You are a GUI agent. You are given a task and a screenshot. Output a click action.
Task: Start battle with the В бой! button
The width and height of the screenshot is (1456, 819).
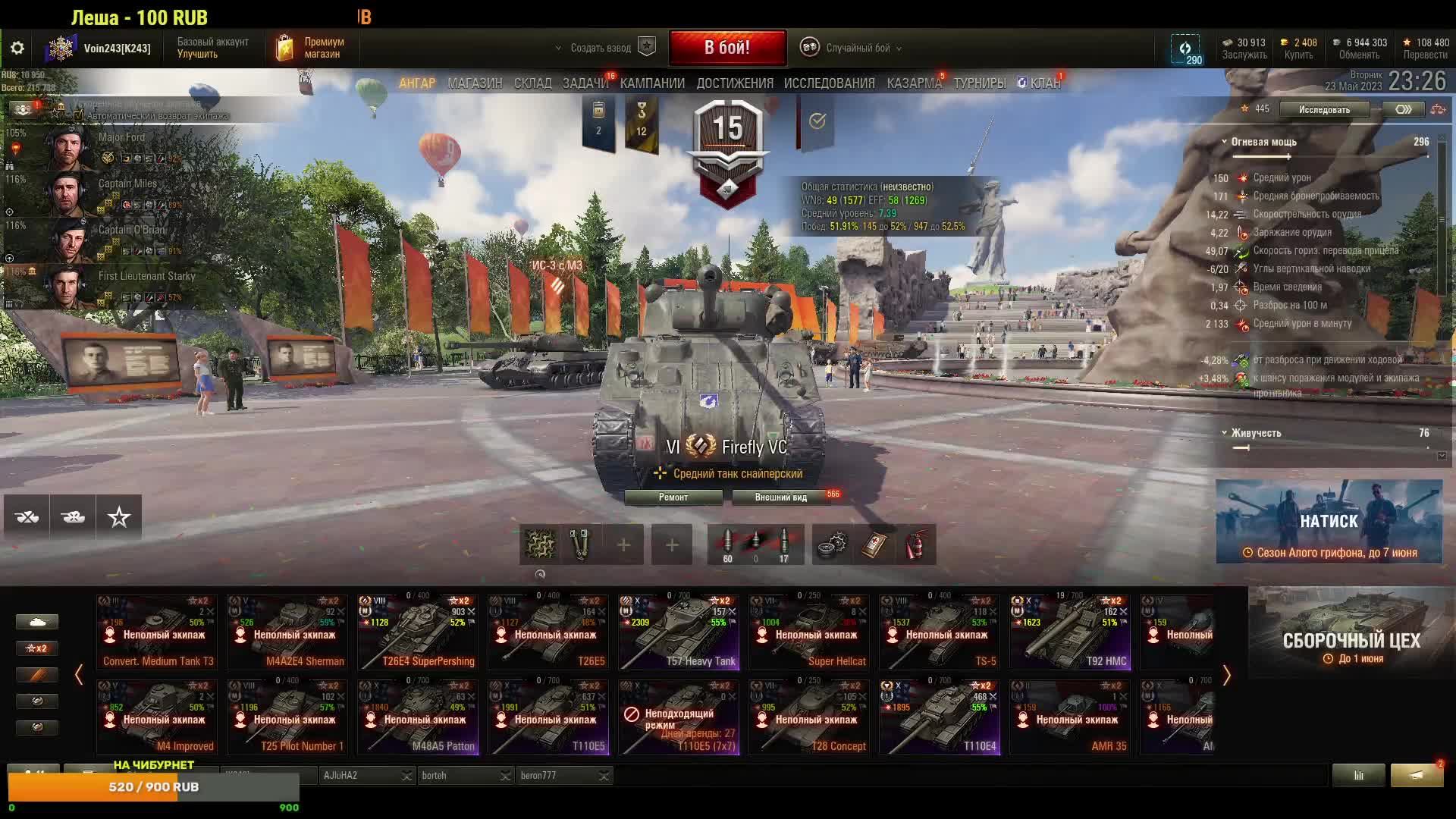(727, 48)
